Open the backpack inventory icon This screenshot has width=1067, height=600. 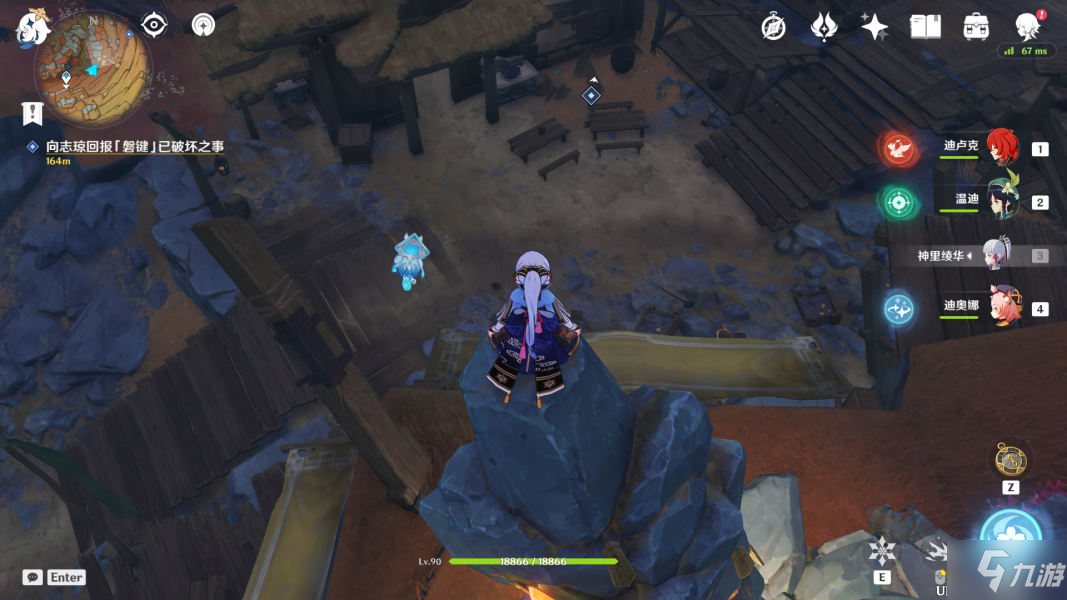(x=976, y=27)
